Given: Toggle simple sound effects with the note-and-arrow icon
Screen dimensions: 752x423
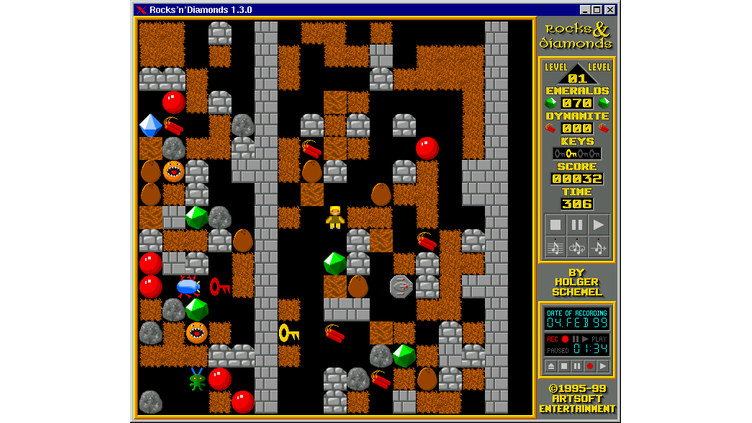Looking at the screenshot, I should 598,247.
